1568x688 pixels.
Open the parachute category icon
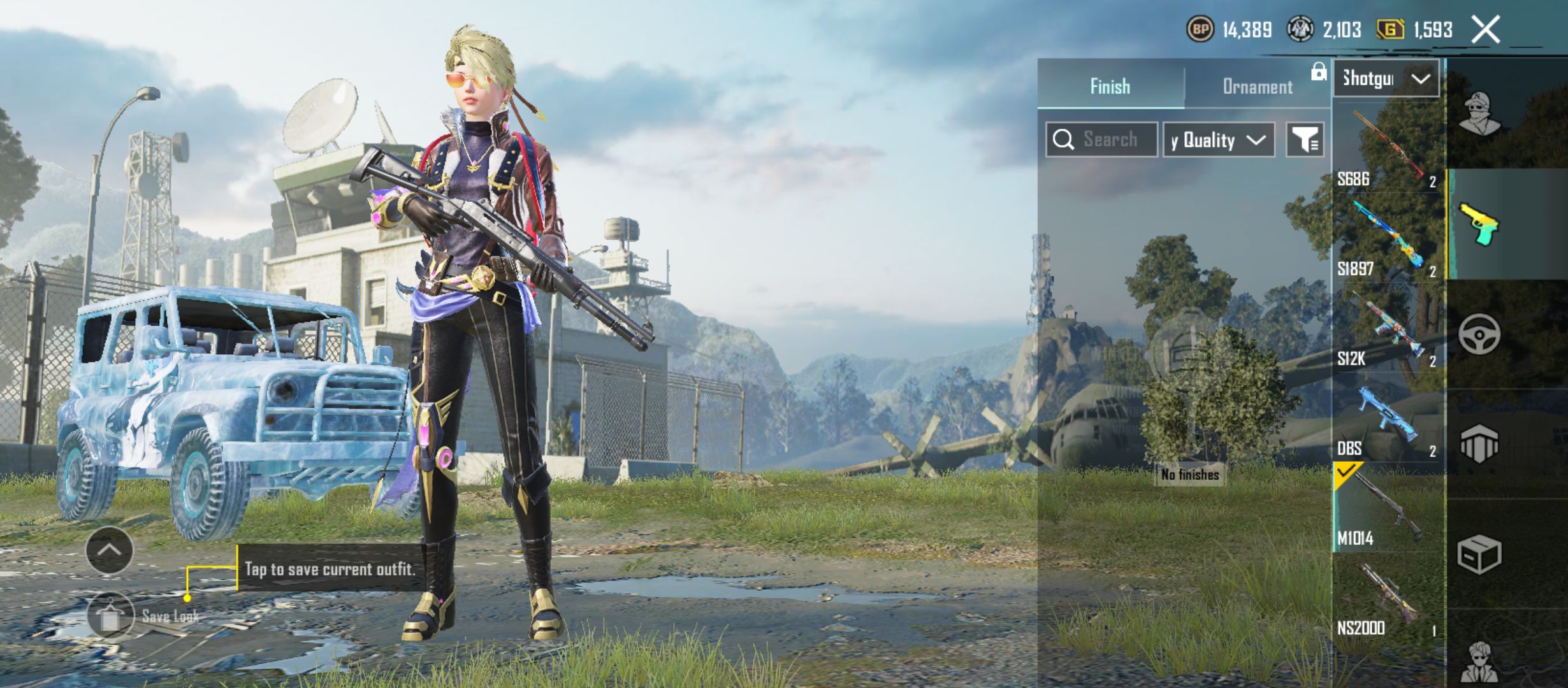pyautogui.click(x=1479, y=443)
